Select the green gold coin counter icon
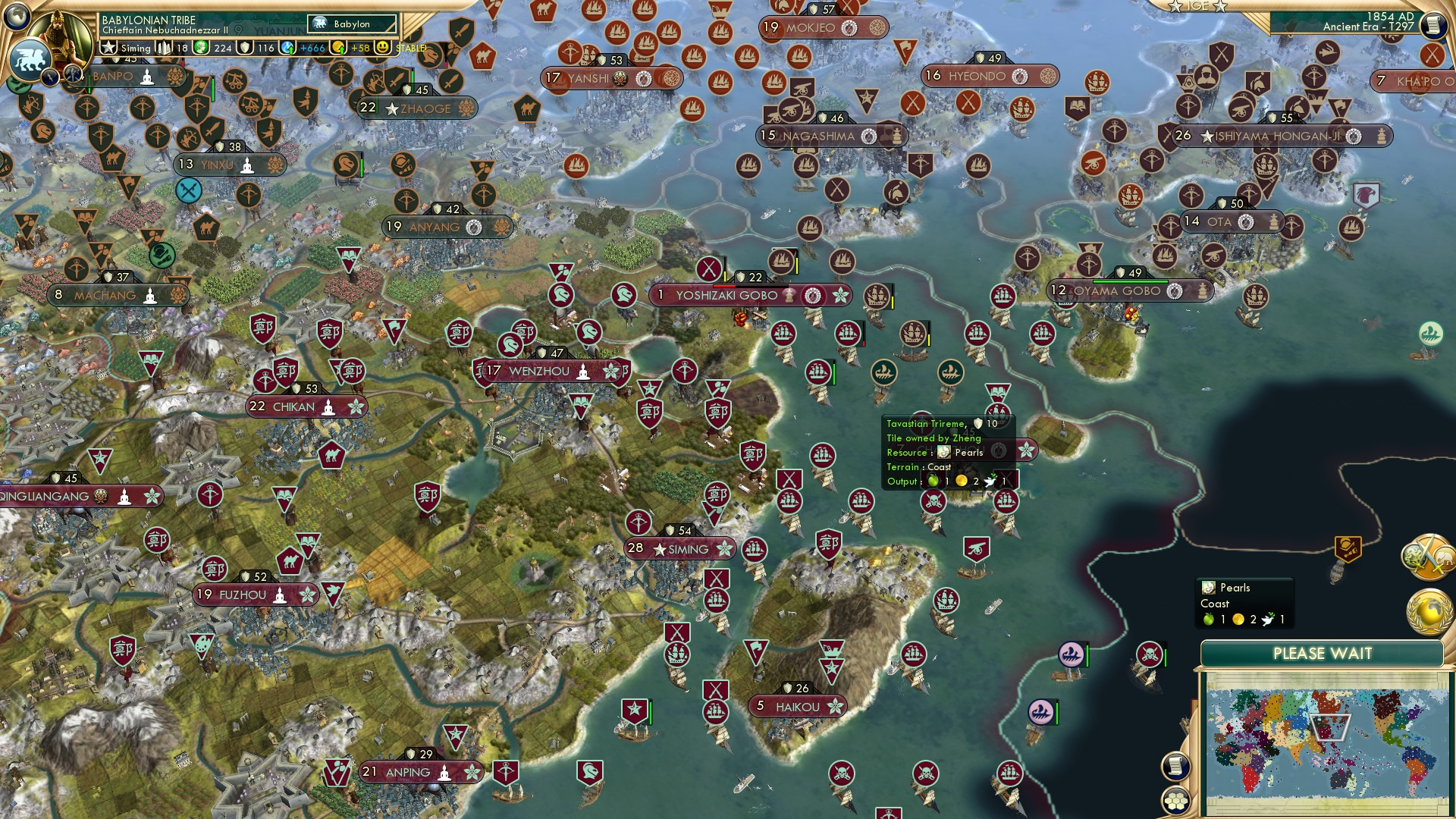1456x819 pixels. pos(201,47)
